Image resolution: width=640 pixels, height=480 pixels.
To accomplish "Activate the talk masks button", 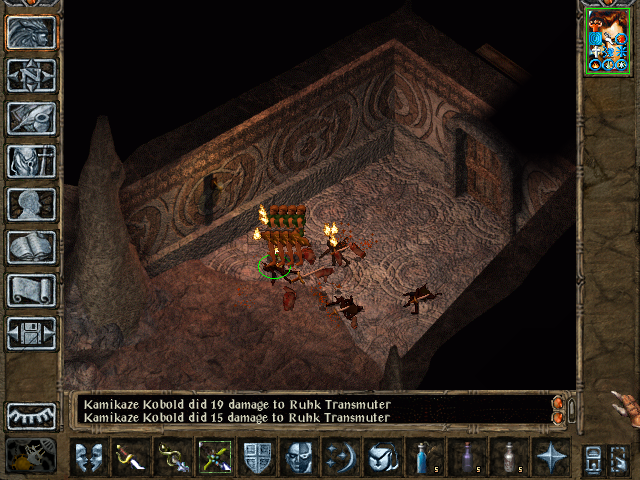I will click(89, 456).
